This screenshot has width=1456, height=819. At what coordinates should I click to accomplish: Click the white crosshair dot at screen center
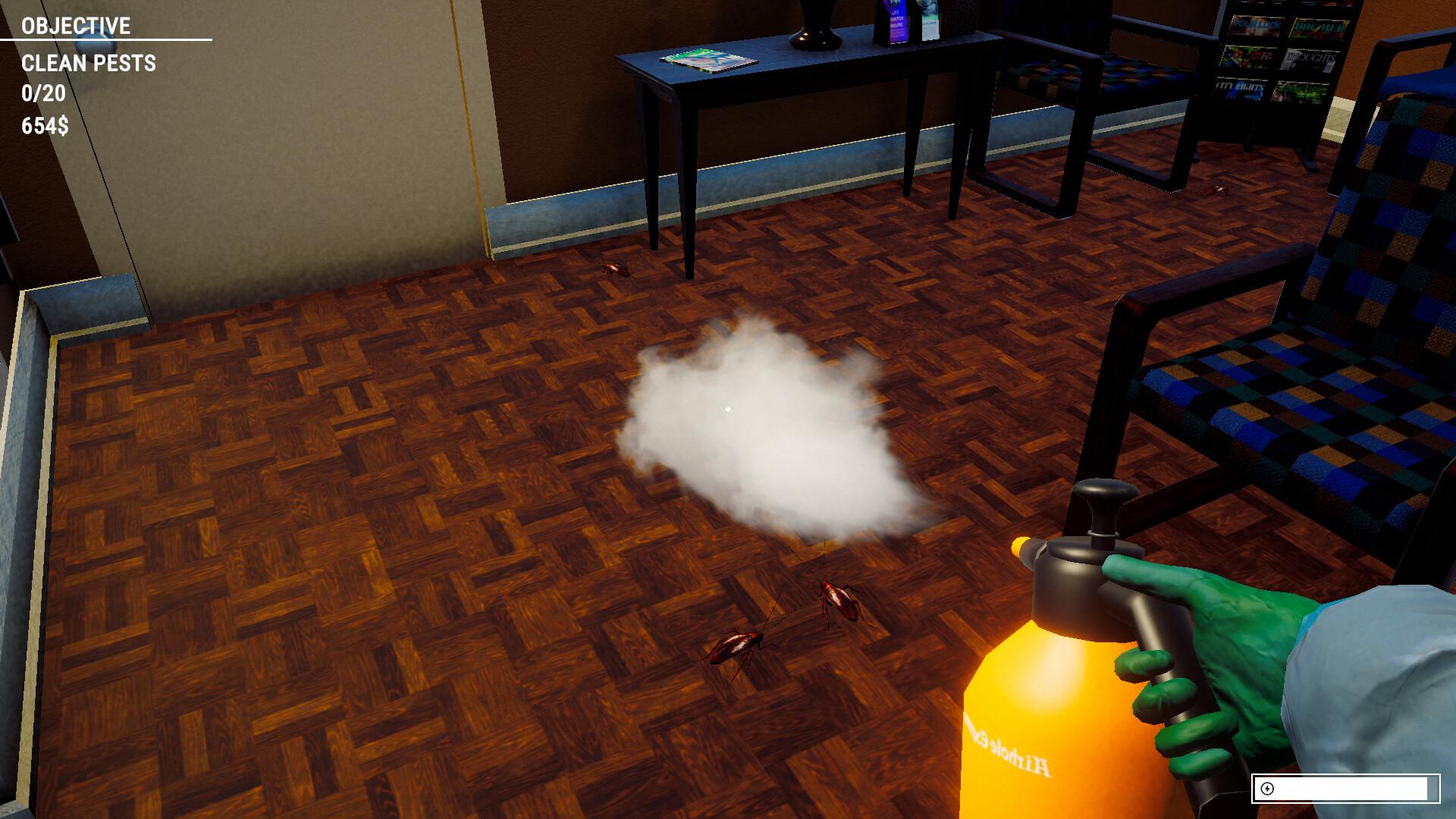[x=728, y=409]
